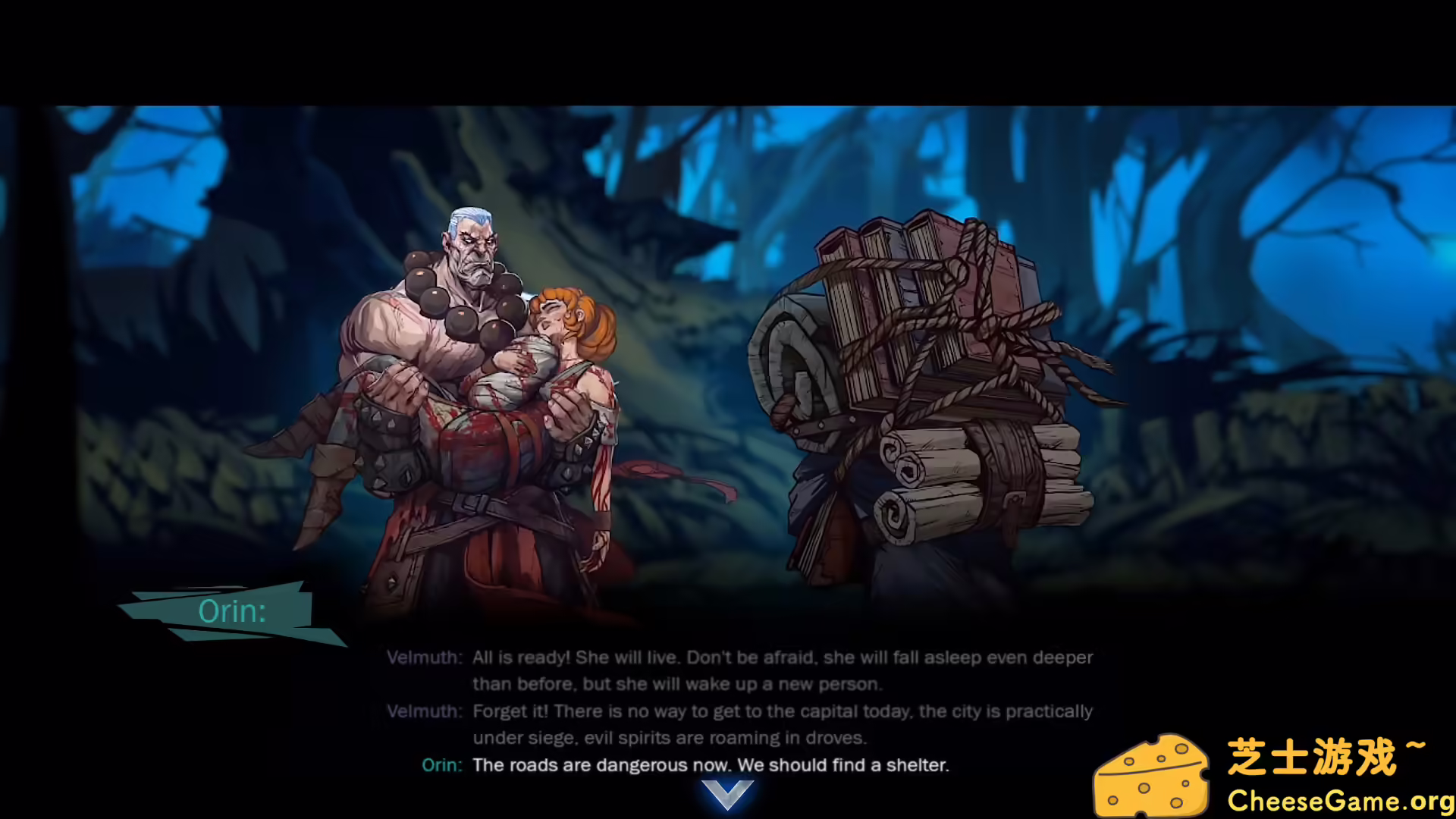Image resolution: width=1456 pixels, height=819 pixels.
Task: Expand the dialogue log with the down arrow
Action: click(726, 795)
